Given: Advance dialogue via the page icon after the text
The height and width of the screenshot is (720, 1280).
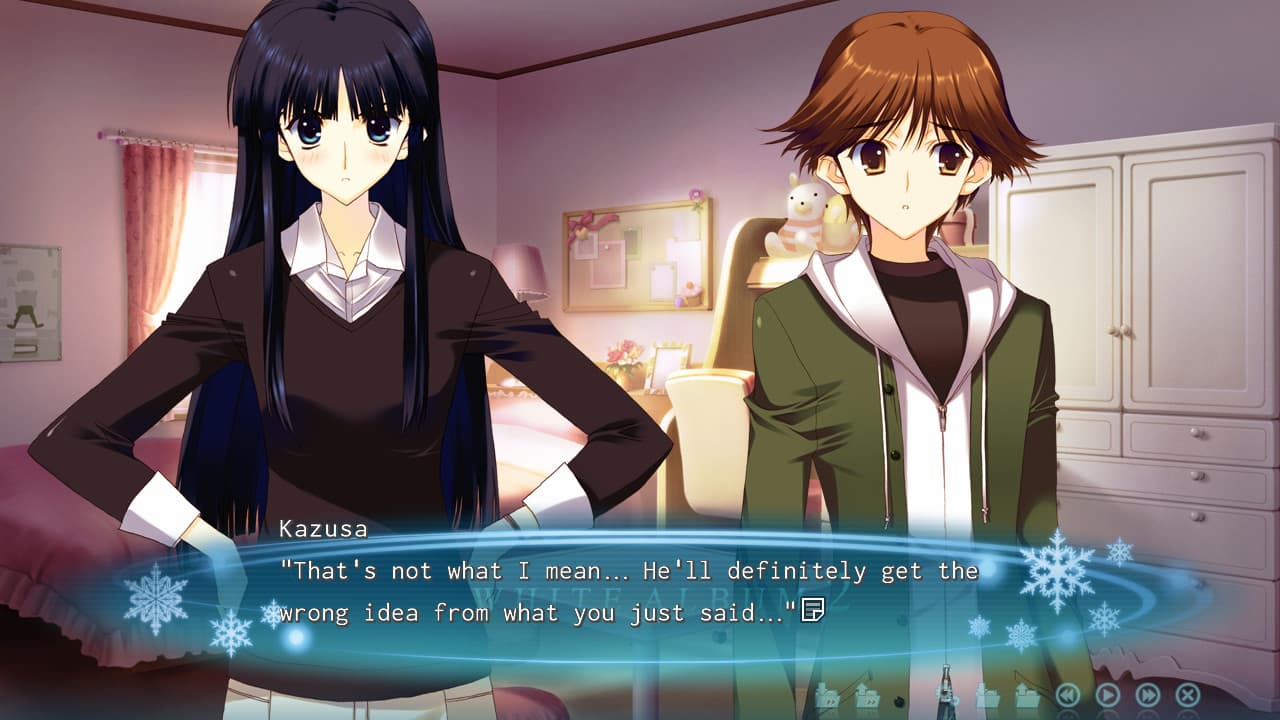Looking at the screenshot, I should point(812,609).
